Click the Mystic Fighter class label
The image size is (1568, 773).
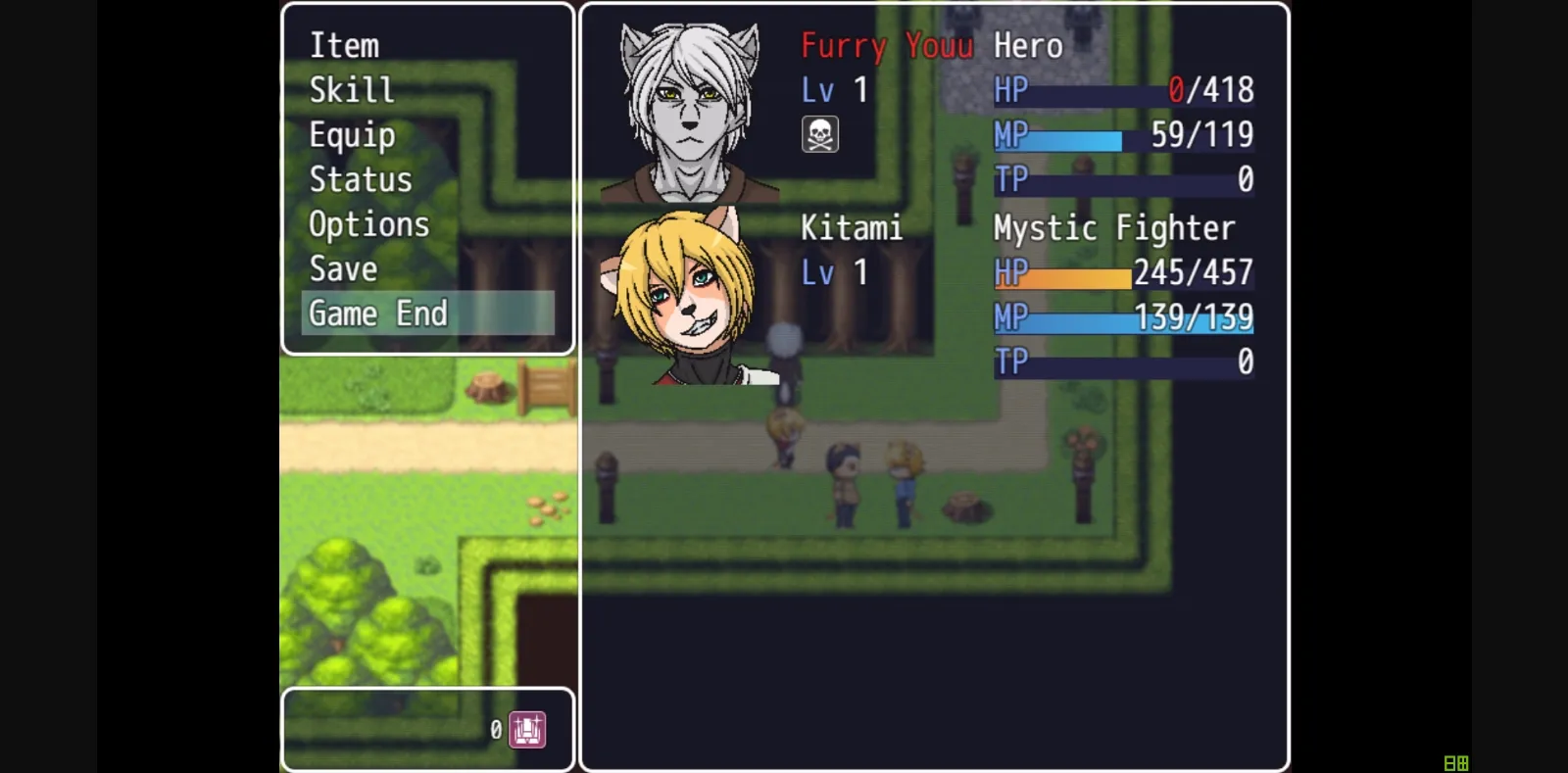point(1113,227)
